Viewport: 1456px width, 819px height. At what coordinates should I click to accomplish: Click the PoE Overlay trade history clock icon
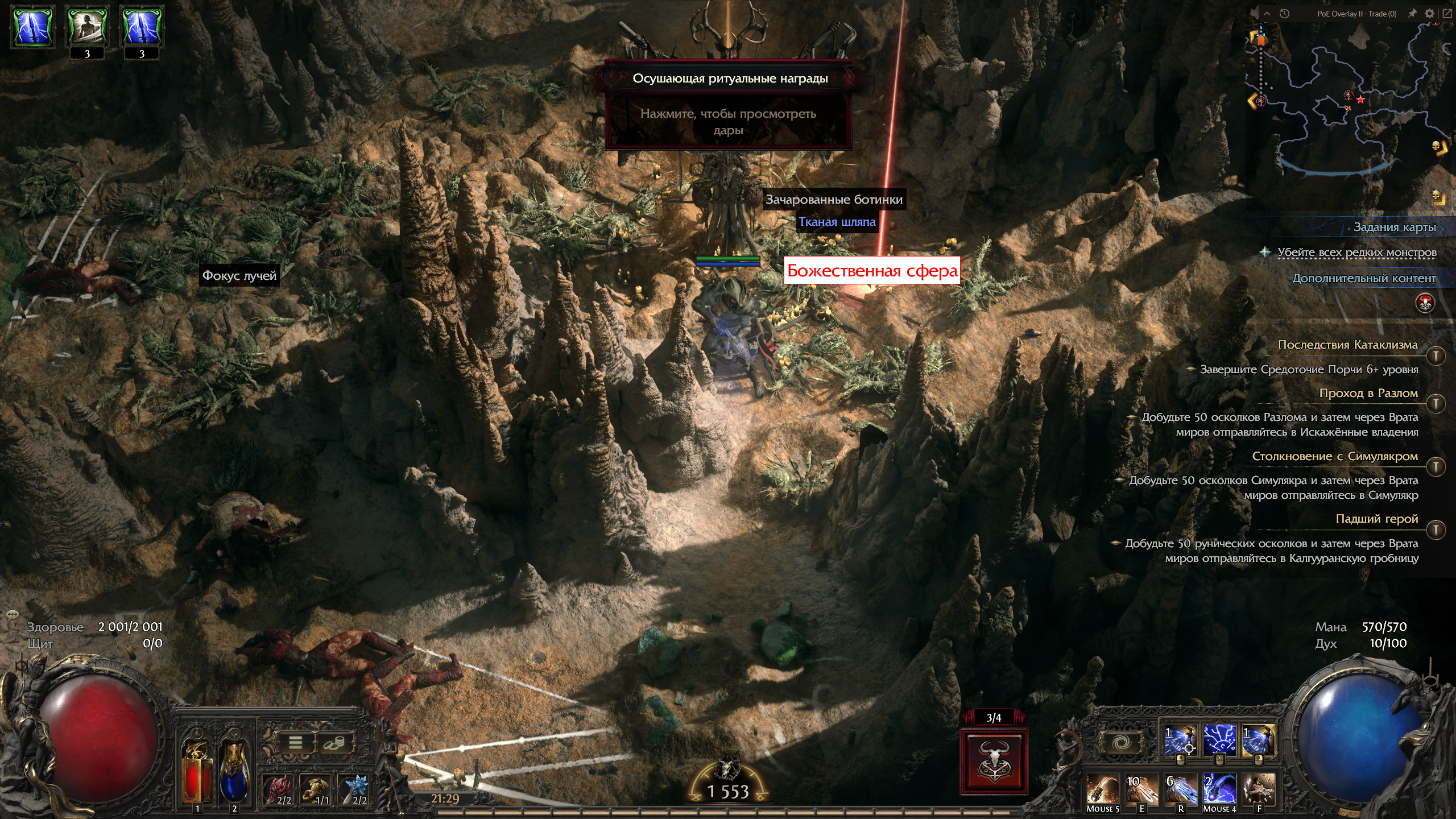click(1284, 14)
